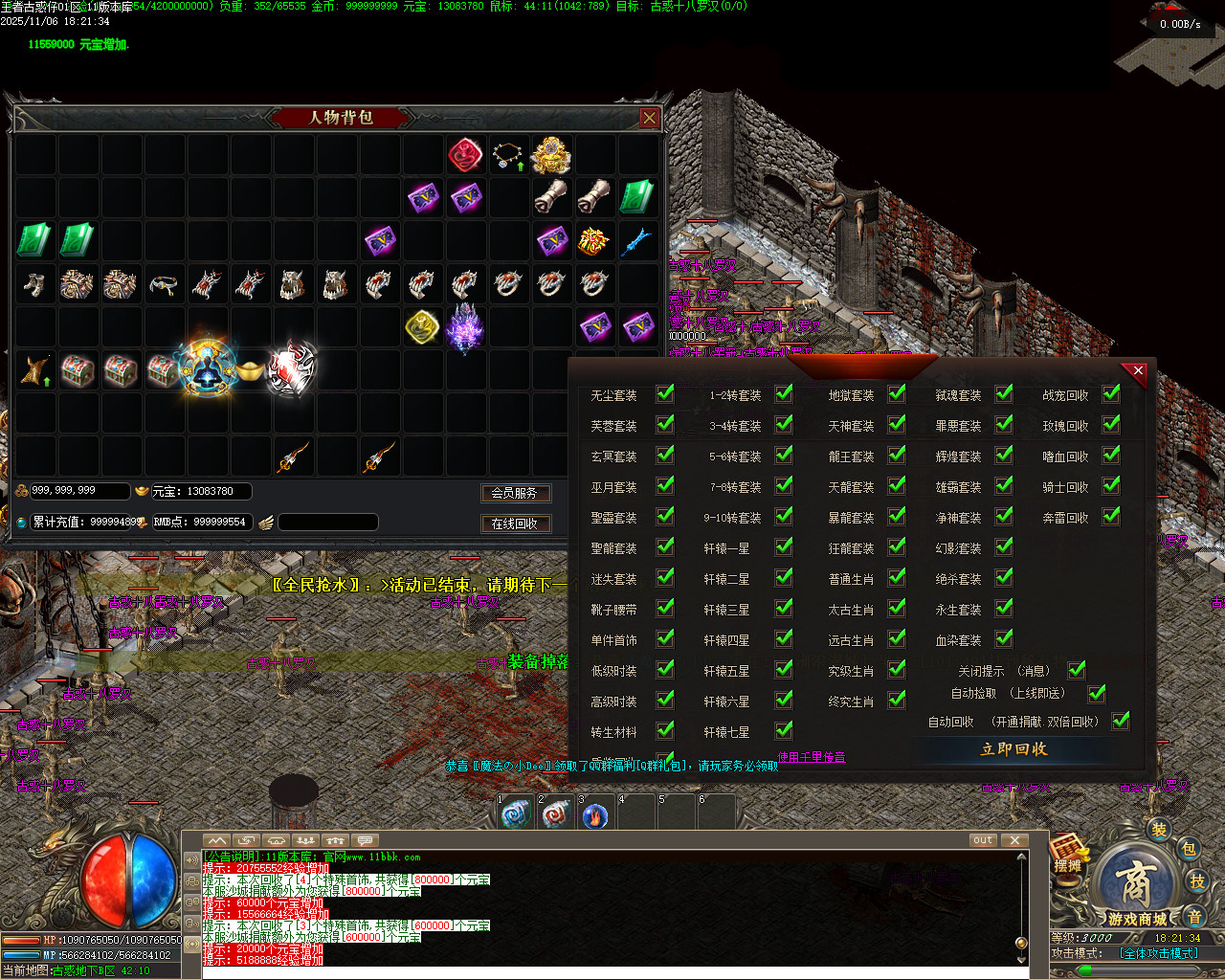
Task: Toggle sound with the 音 button
Action: pyautogui.click(x=1194, y=917)
